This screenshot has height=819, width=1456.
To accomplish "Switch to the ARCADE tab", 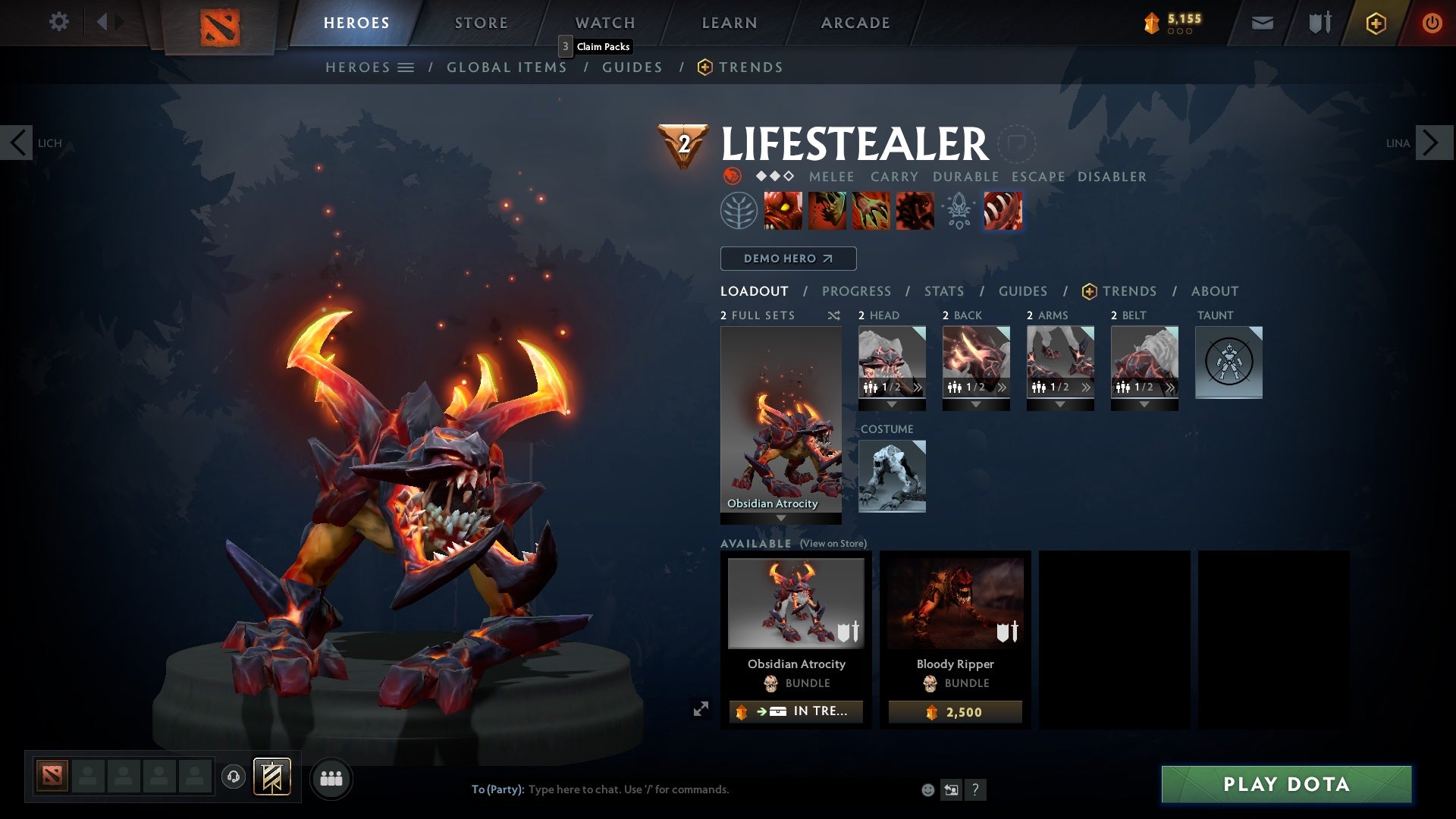I will tap(855, 23).
